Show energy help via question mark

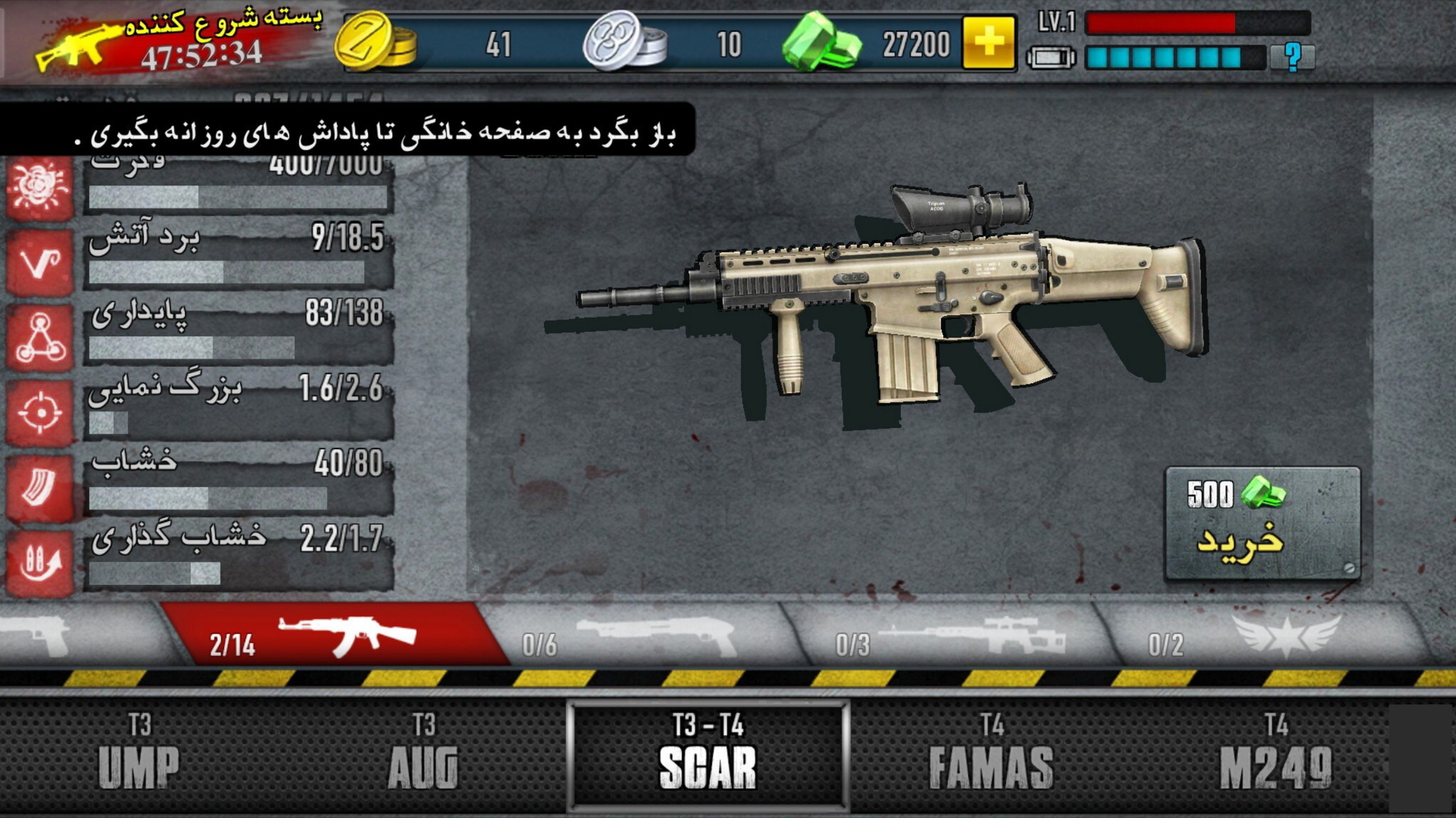[x=1292, y=57]
